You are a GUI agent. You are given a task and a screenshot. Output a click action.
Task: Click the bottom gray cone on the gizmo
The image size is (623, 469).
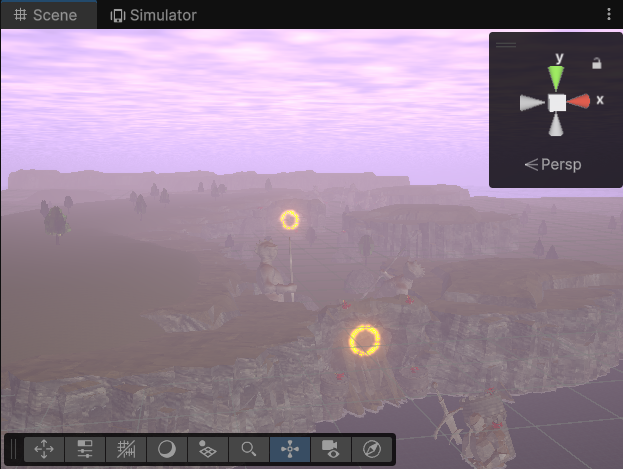coord(557,125)
